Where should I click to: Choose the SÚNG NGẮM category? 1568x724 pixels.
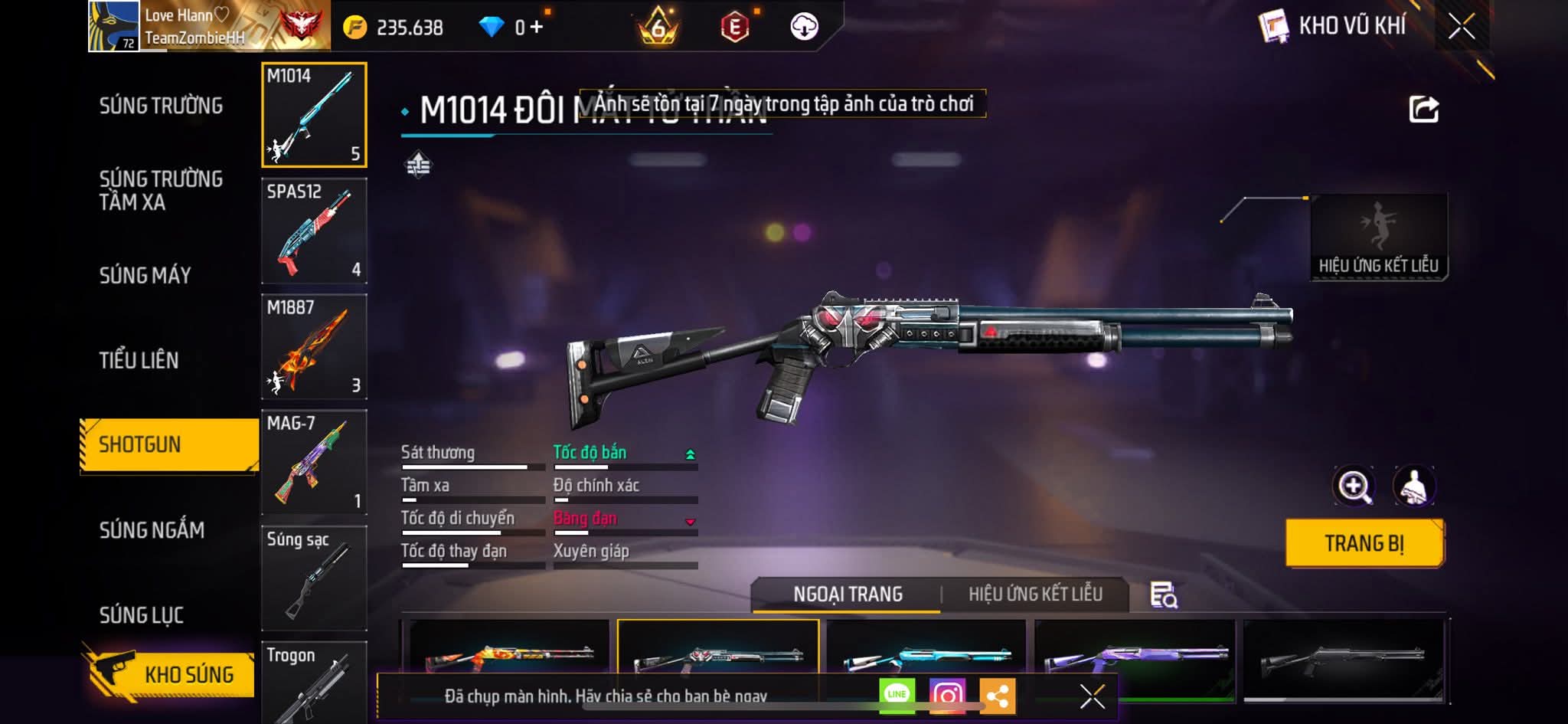(152, 530)
